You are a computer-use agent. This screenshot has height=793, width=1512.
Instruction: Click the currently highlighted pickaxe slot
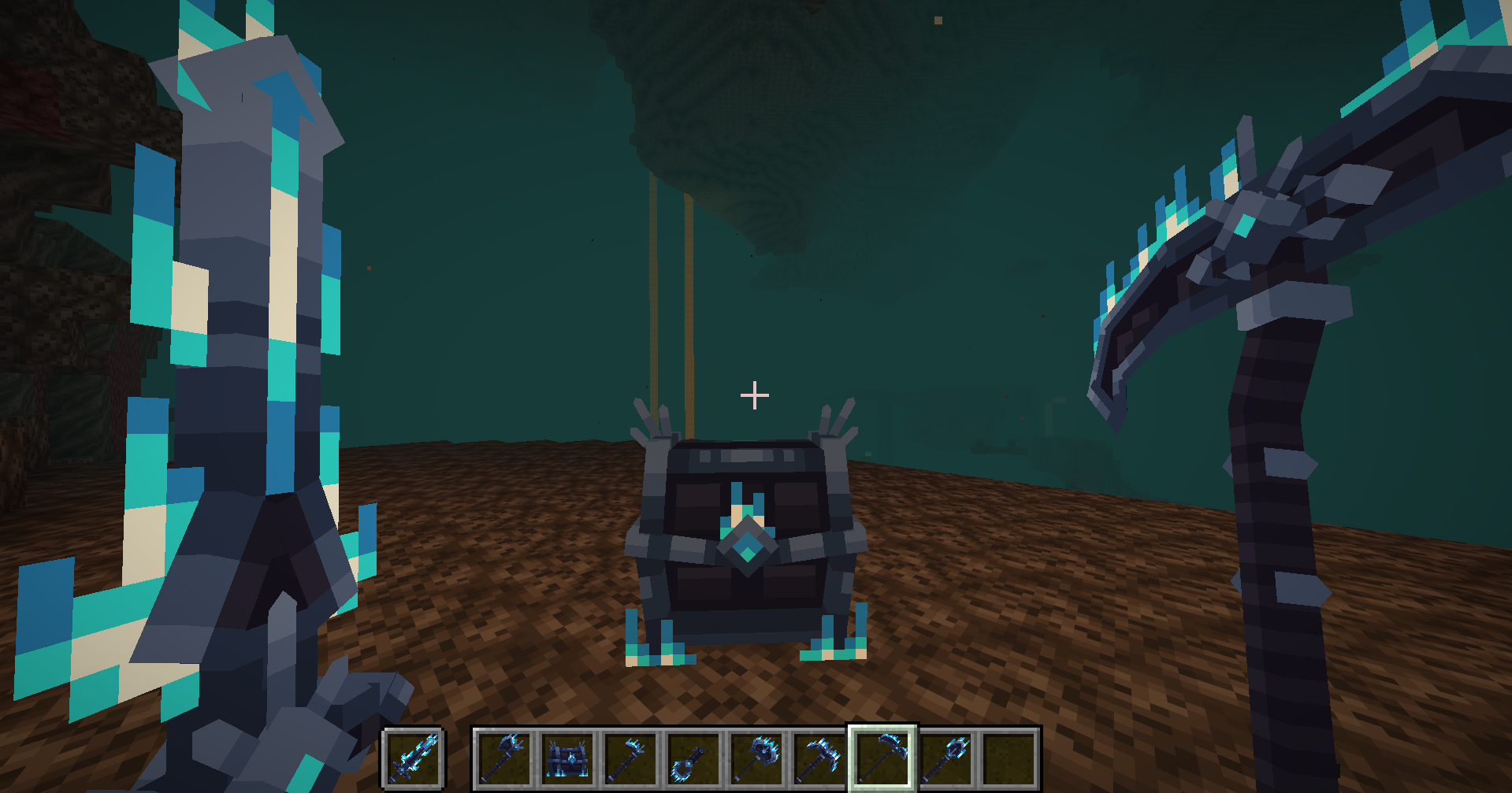click(x=882, y=758)
